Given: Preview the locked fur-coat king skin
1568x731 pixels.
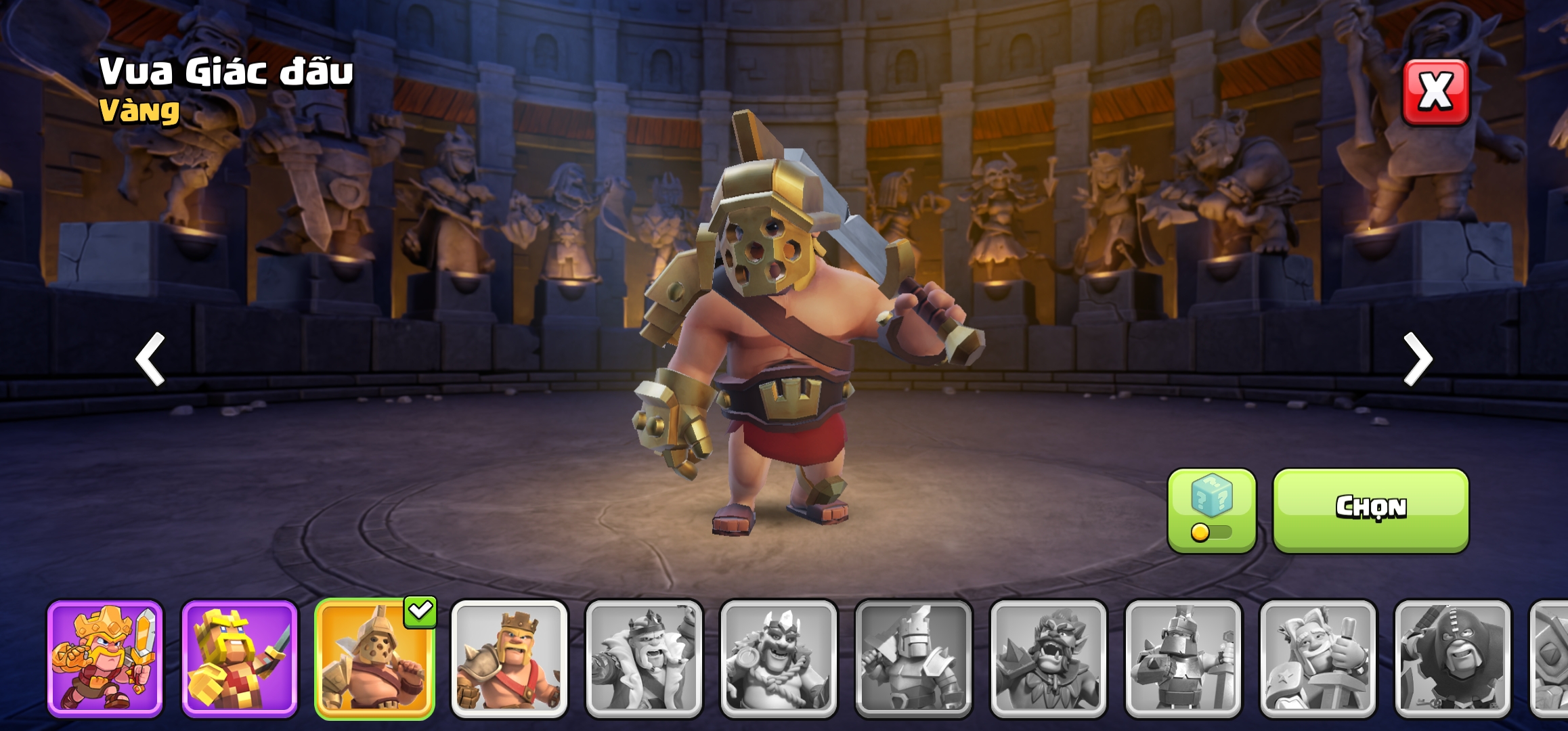Looking at the screenshot, I should coord(644,658).
